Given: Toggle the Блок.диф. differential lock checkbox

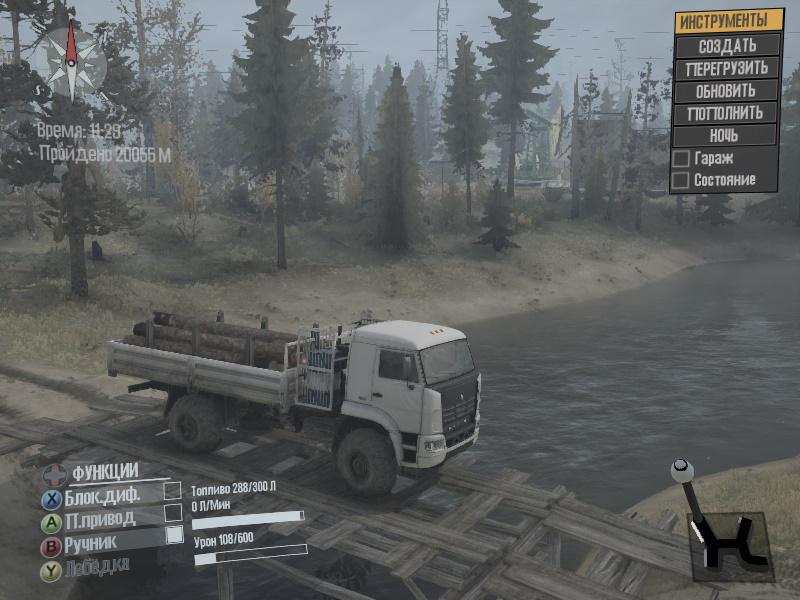Looking at the screenshot, I should 173,491.
